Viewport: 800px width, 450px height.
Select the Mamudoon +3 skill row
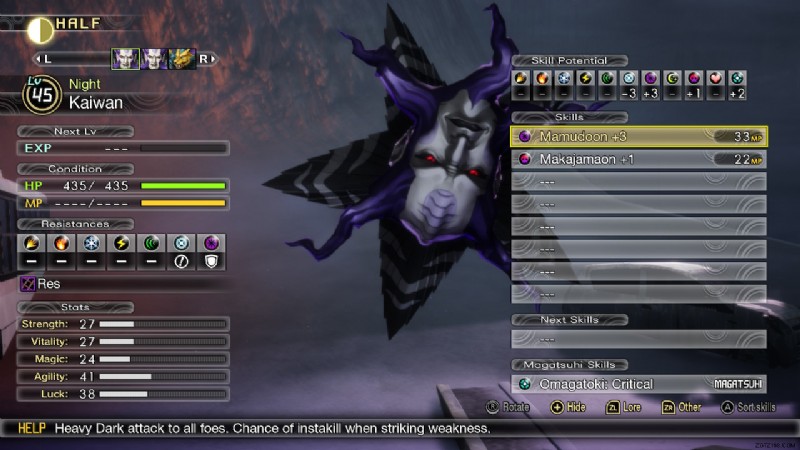click(638, 136)
